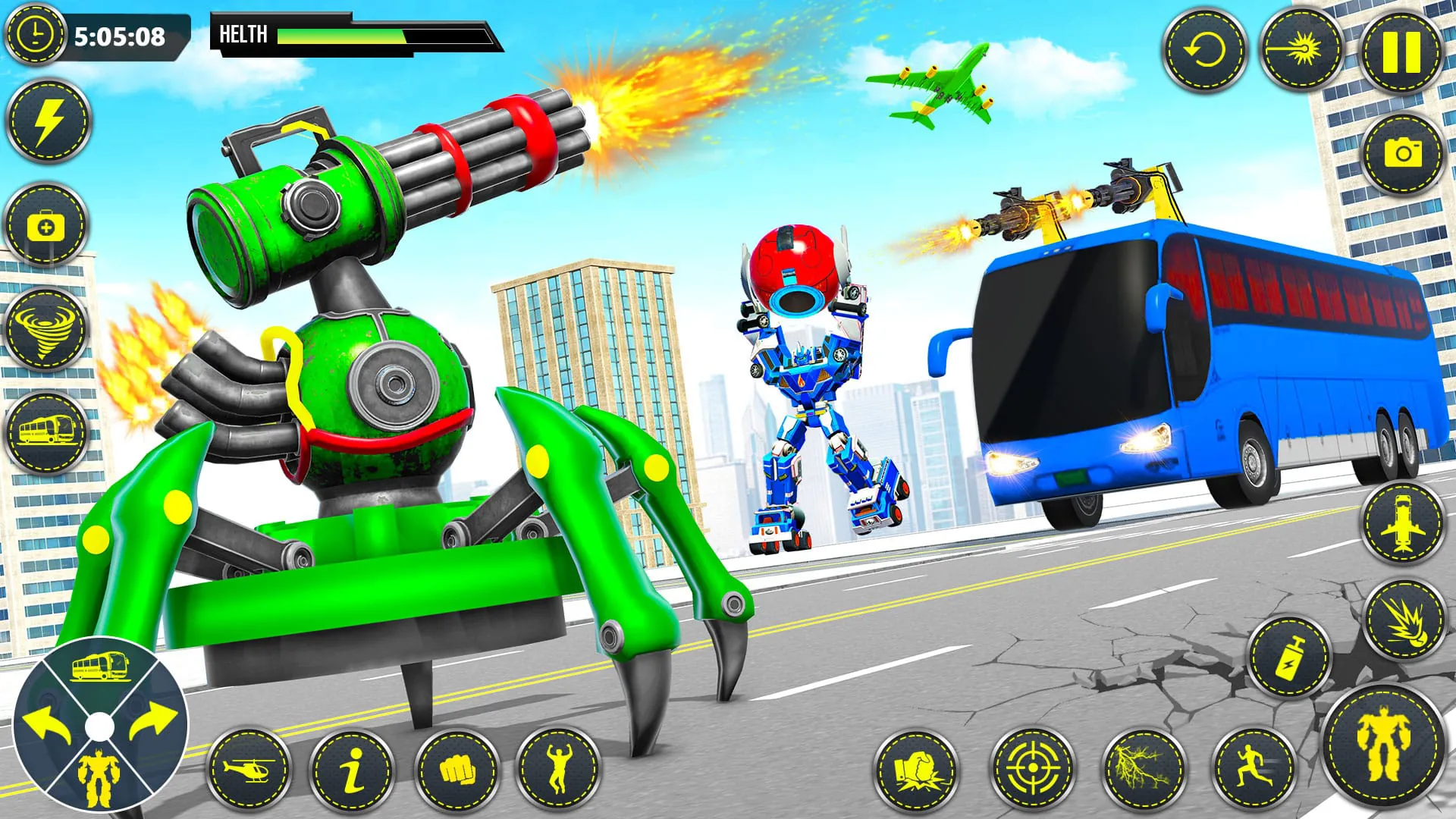This screenshot has width=1456, height=819.
Task: Select bus mode from the left sidebar
Action: [45, 432]
